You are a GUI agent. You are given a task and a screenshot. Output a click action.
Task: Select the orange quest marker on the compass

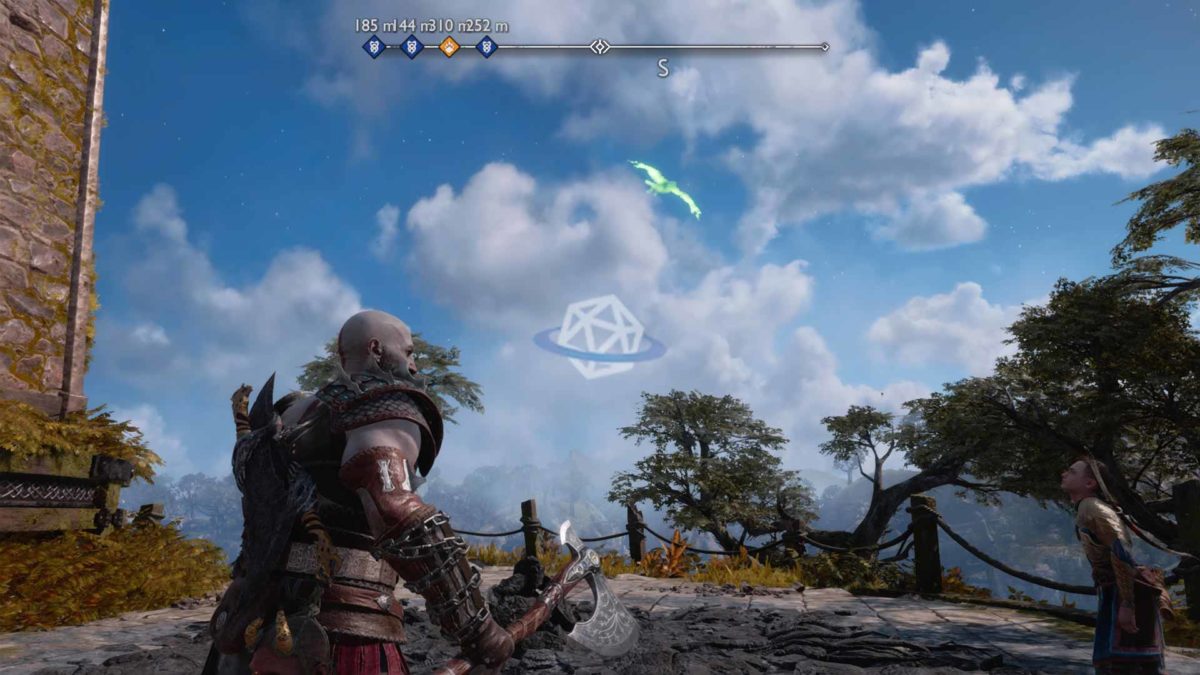point(449,46)
